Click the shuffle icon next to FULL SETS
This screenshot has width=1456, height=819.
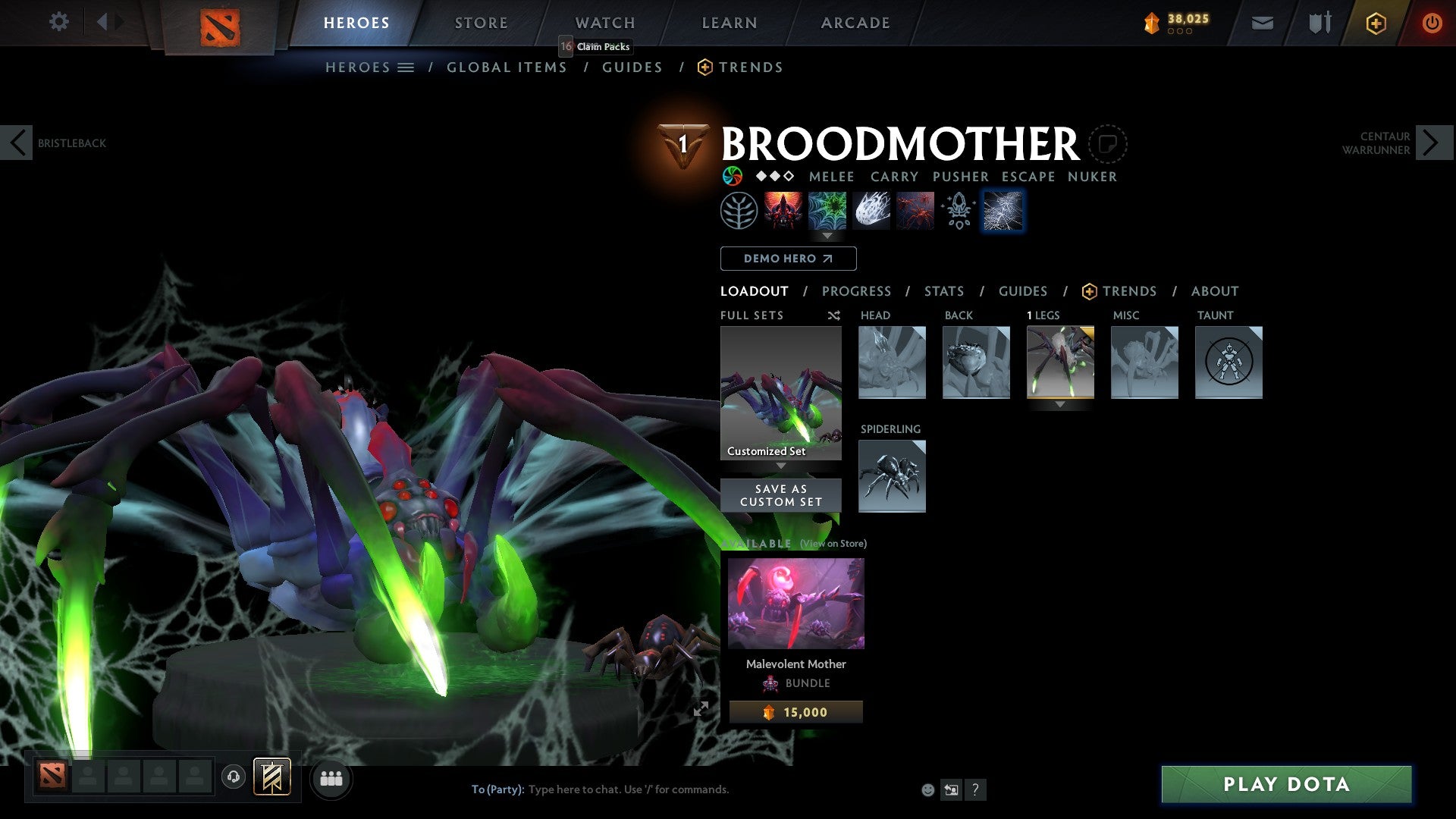(833, 315)
